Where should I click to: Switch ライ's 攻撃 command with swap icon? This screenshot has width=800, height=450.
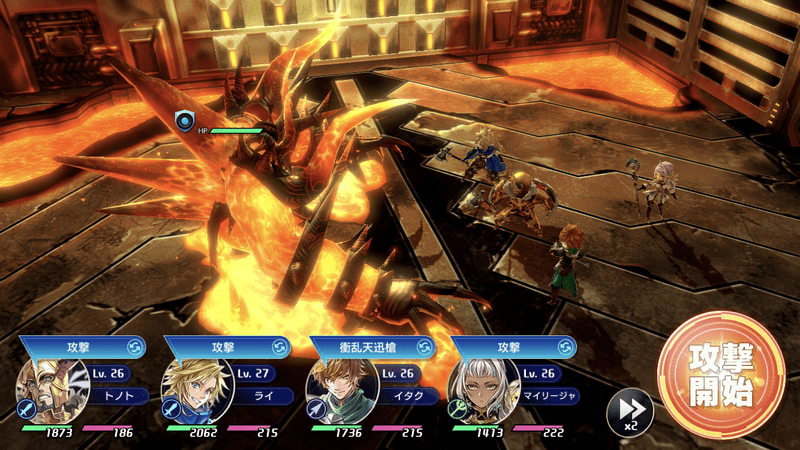(x=280, y=347)
